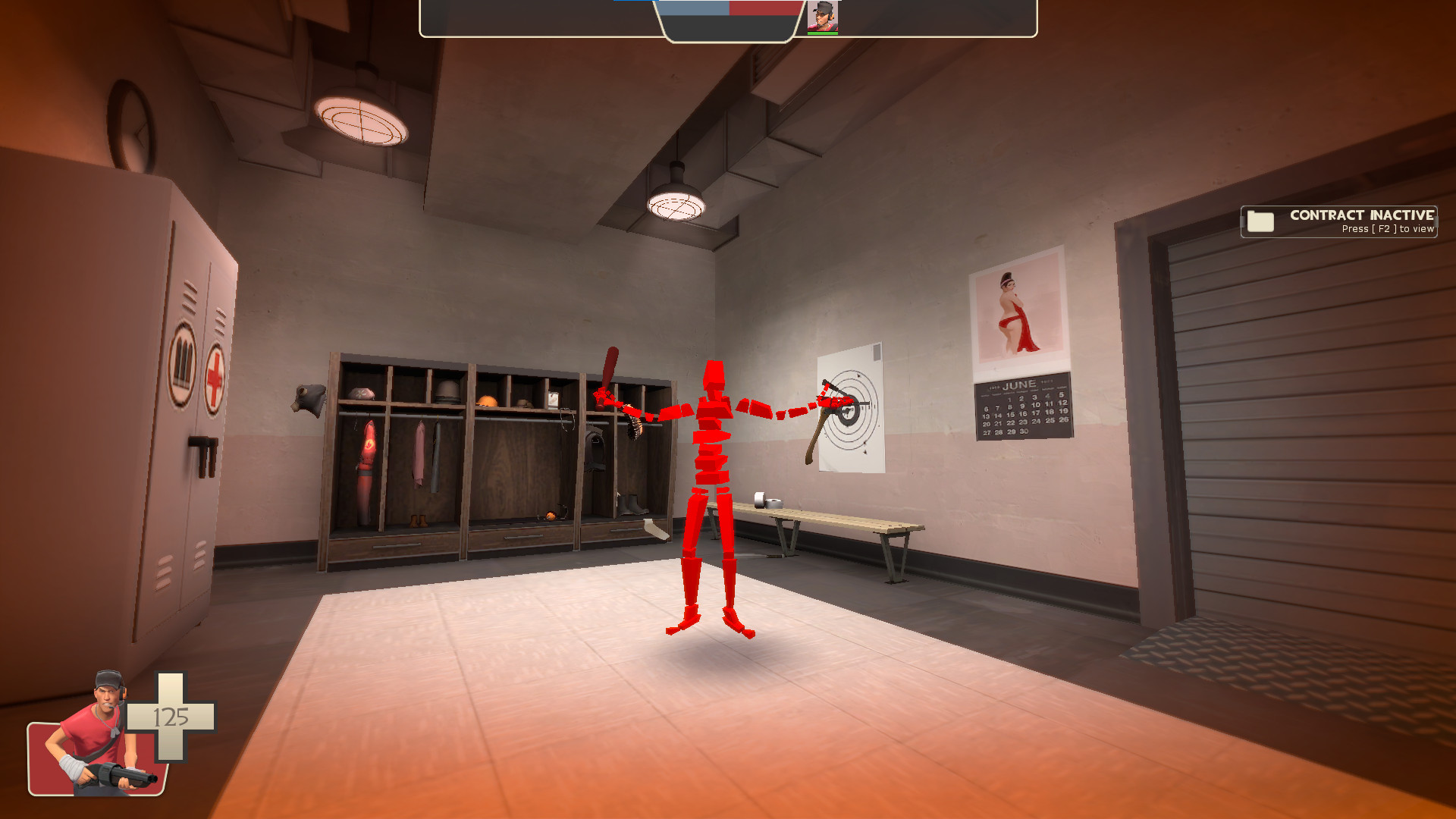Viewport: 1456px width, 819px height.
Task: Click the Press F2 to view label
Action: pos(1385,229)
